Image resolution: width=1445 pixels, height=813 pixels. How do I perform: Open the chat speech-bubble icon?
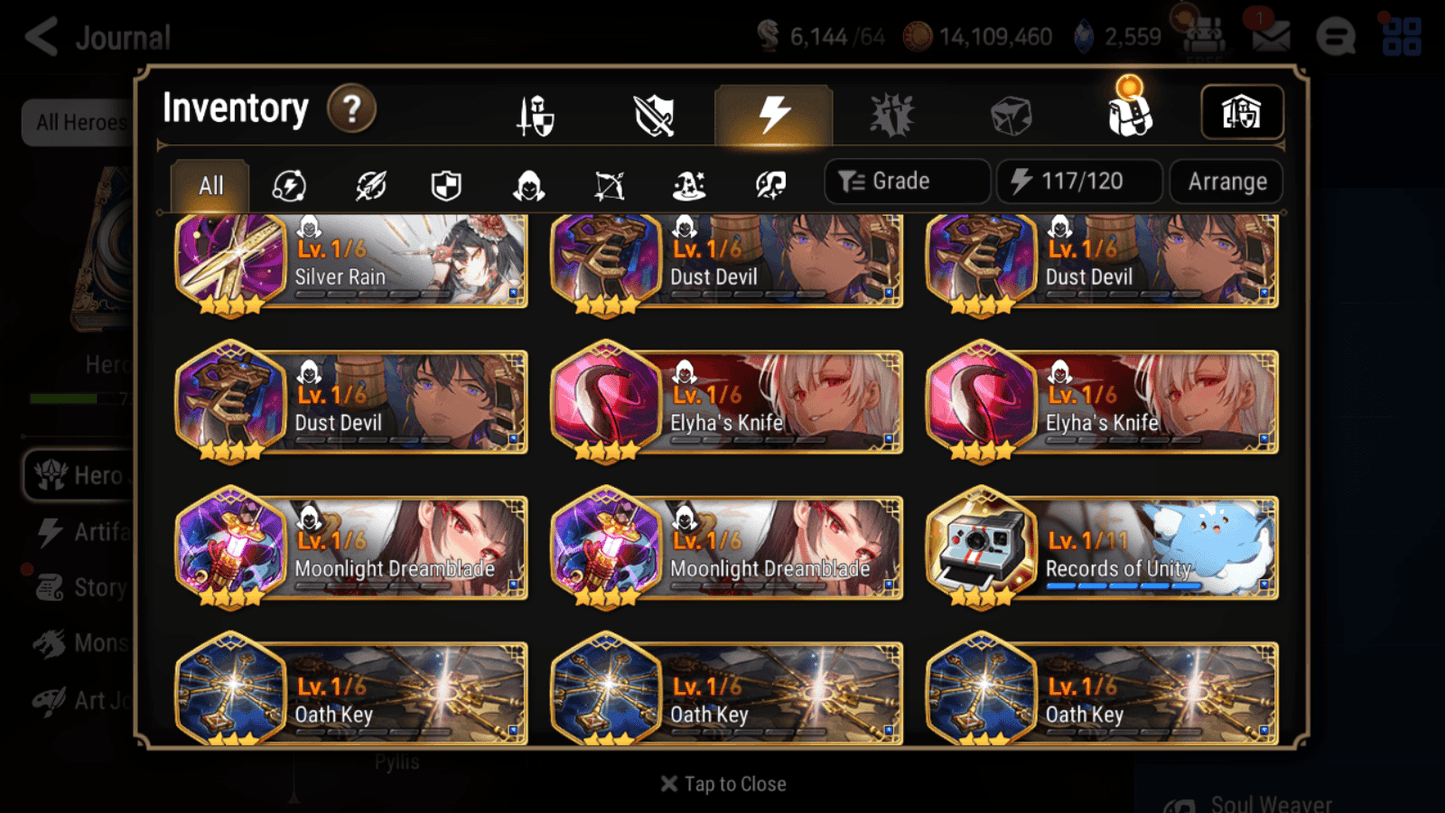pyautogui.click(x=1336, y=36)
